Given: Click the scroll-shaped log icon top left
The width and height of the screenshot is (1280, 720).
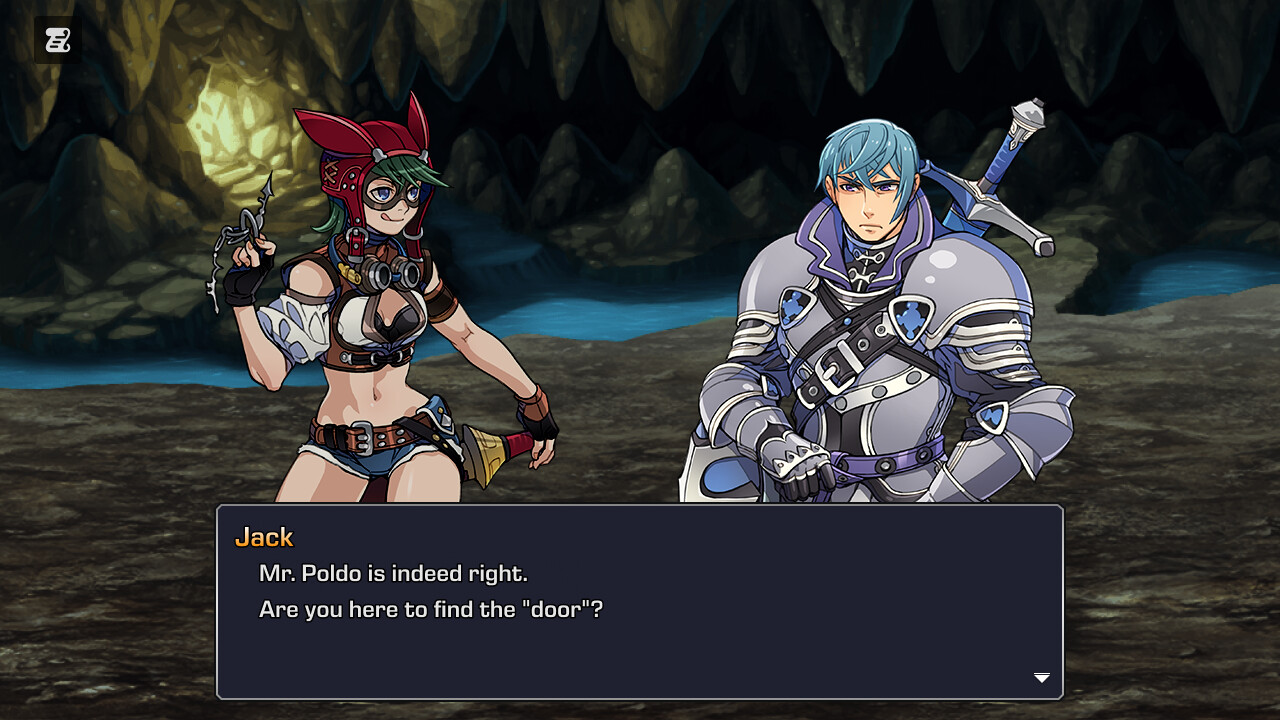Looking at the screenshot, I should tap(57, 40).
